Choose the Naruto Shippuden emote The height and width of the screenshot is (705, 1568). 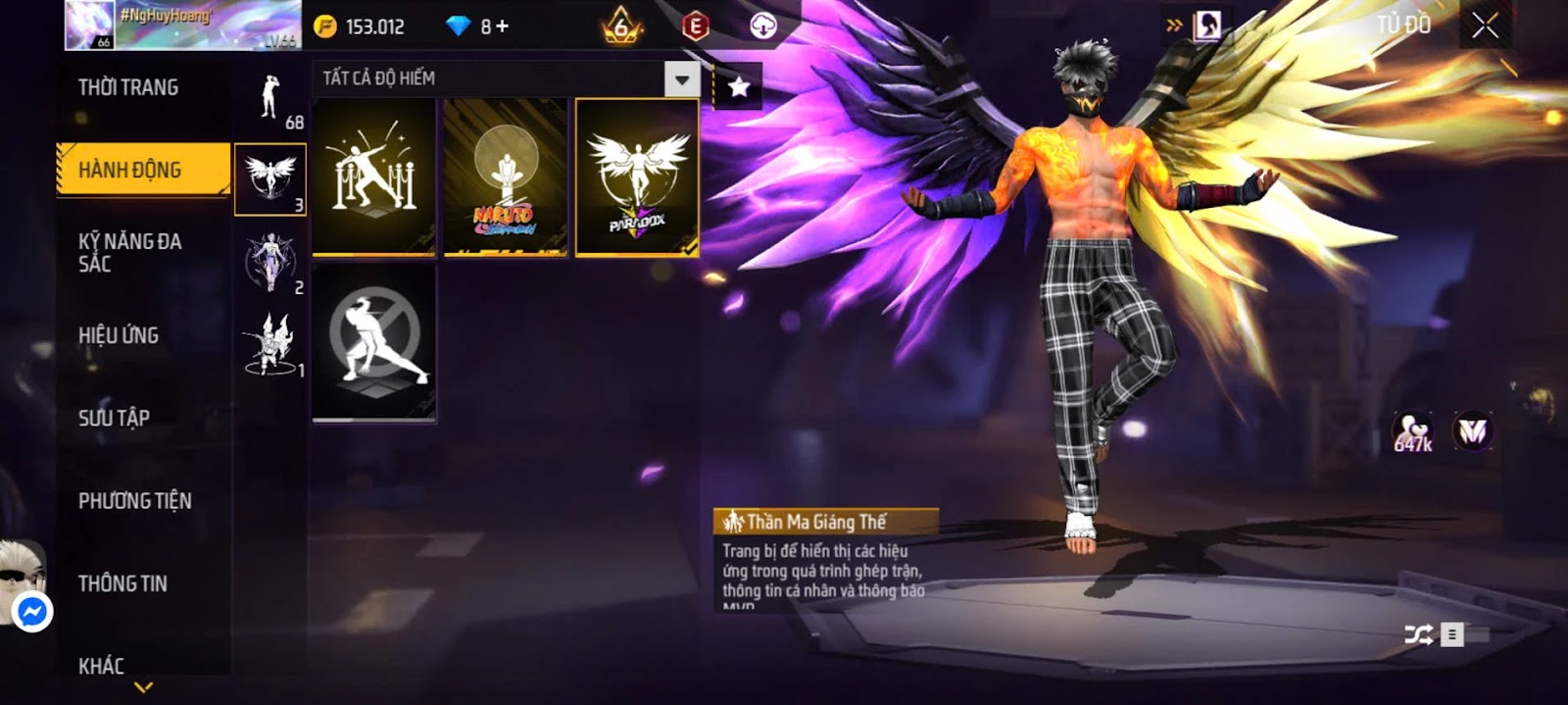pos(506,177)
